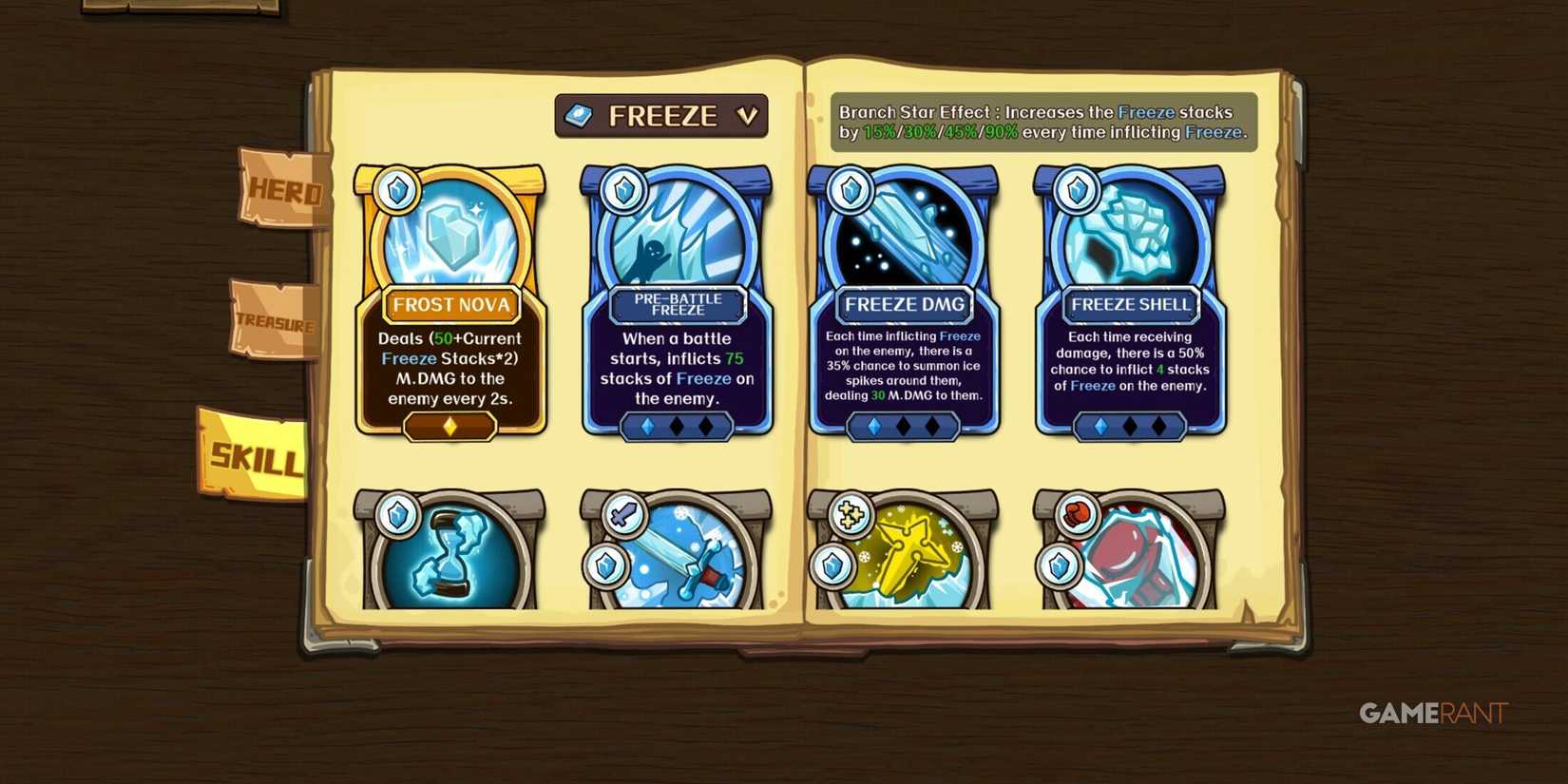
Task: Toggle the diamond star under Frost Nova
Action: (451, 428)
